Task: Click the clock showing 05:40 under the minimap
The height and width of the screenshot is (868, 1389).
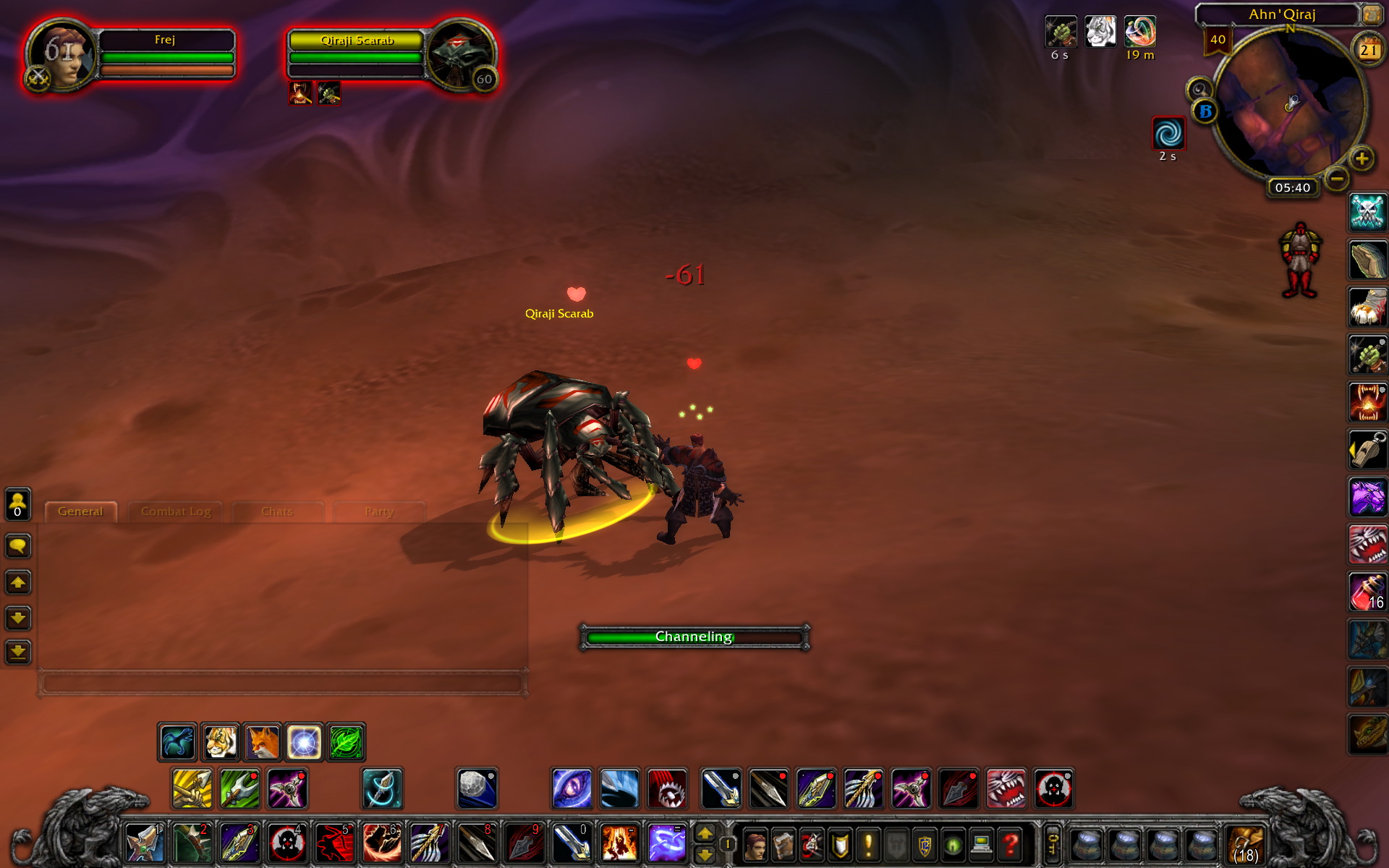Action: tap(1293, 187)
